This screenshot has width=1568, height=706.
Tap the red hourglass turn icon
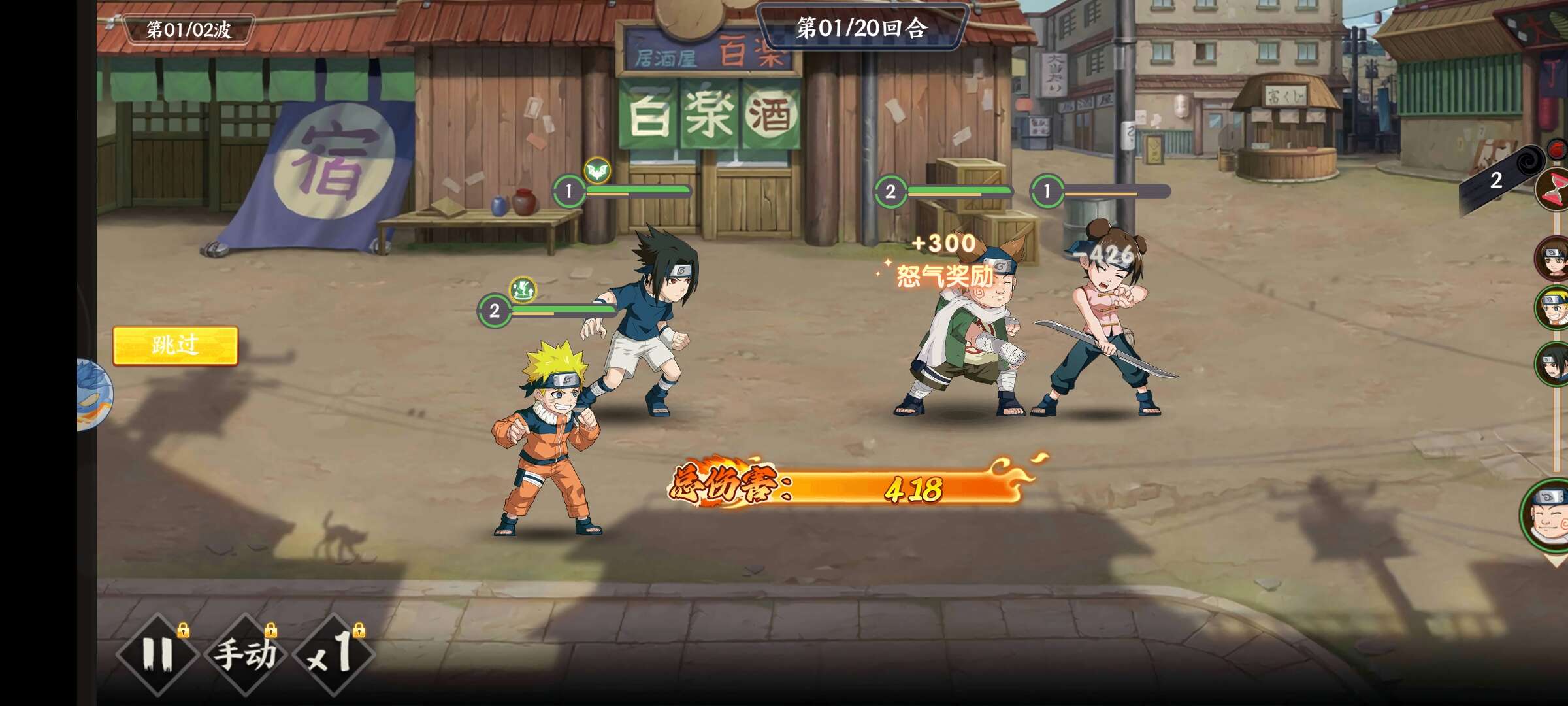1555,190
